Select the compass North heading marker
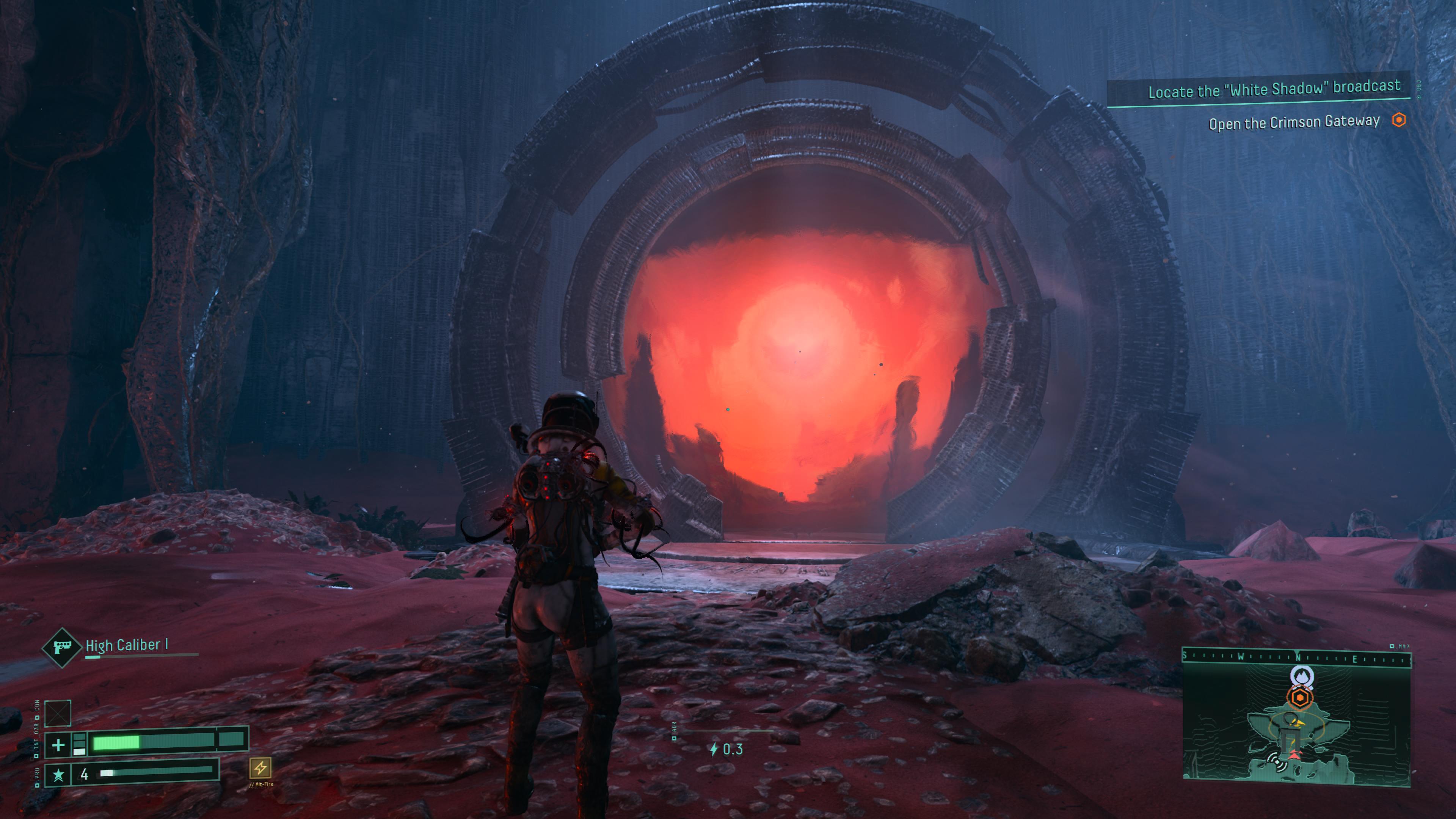 click(1298, 658)
